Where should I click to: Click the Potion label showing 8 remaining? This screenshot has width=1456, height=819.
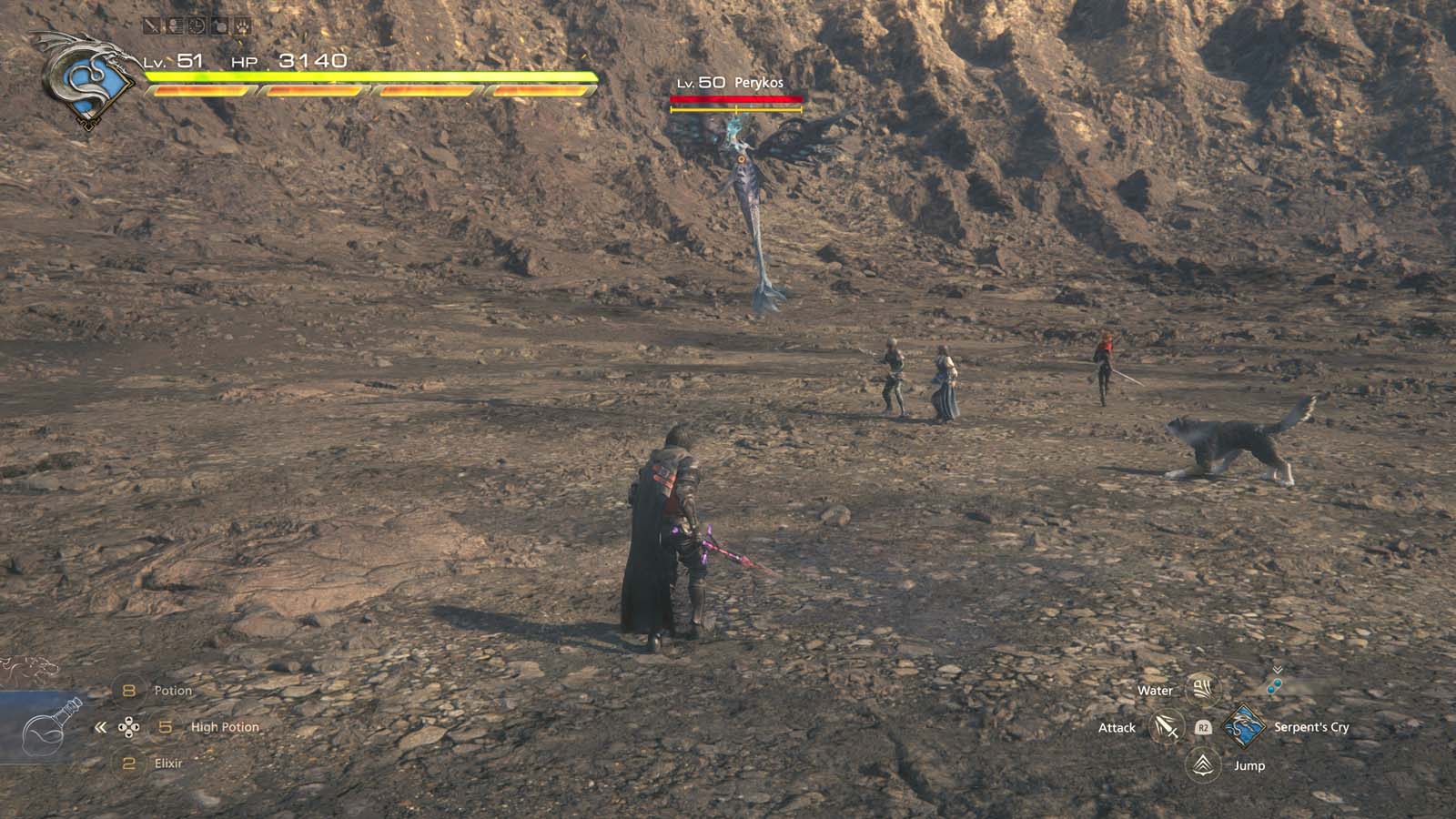173,689
